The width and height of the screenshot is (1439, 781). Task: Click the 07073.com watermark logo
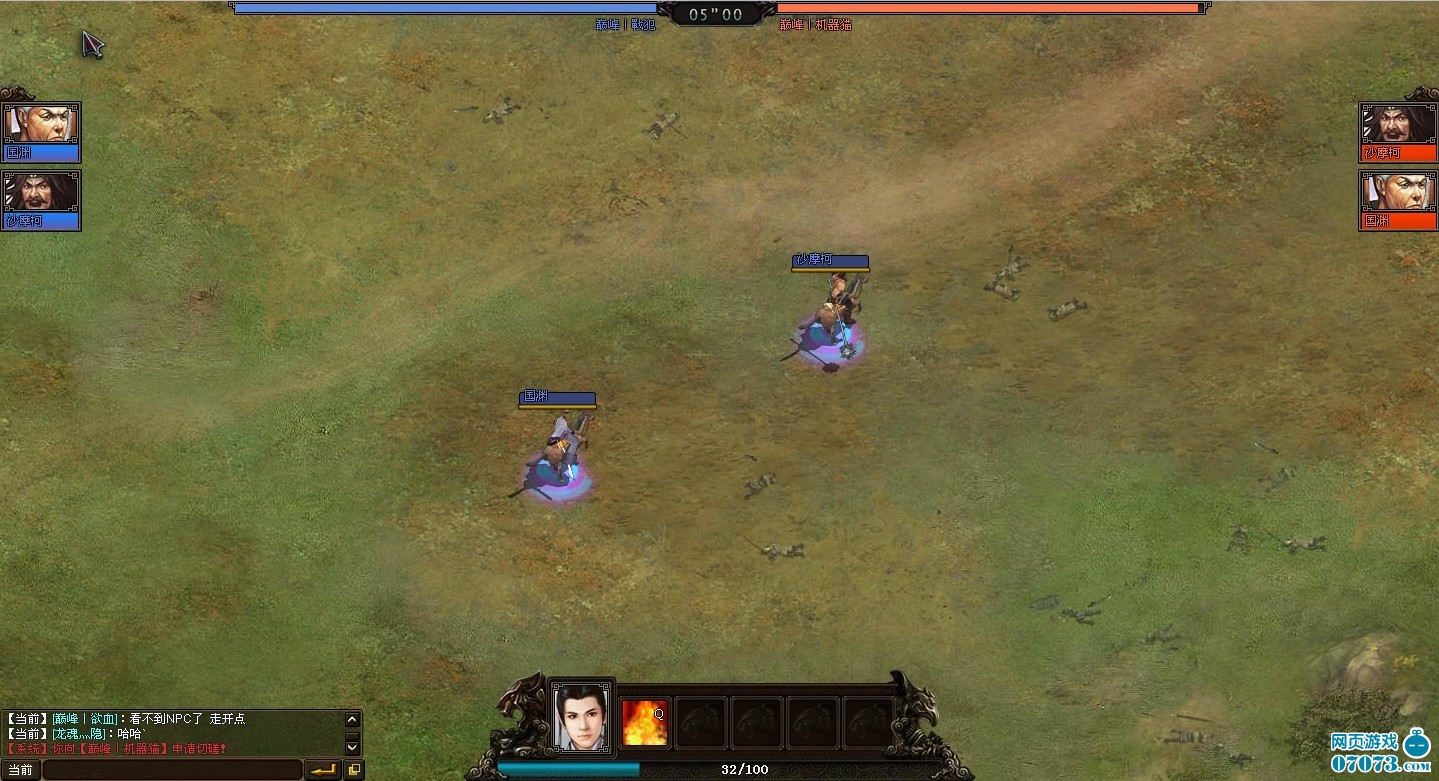click(x=1378, y=752)
